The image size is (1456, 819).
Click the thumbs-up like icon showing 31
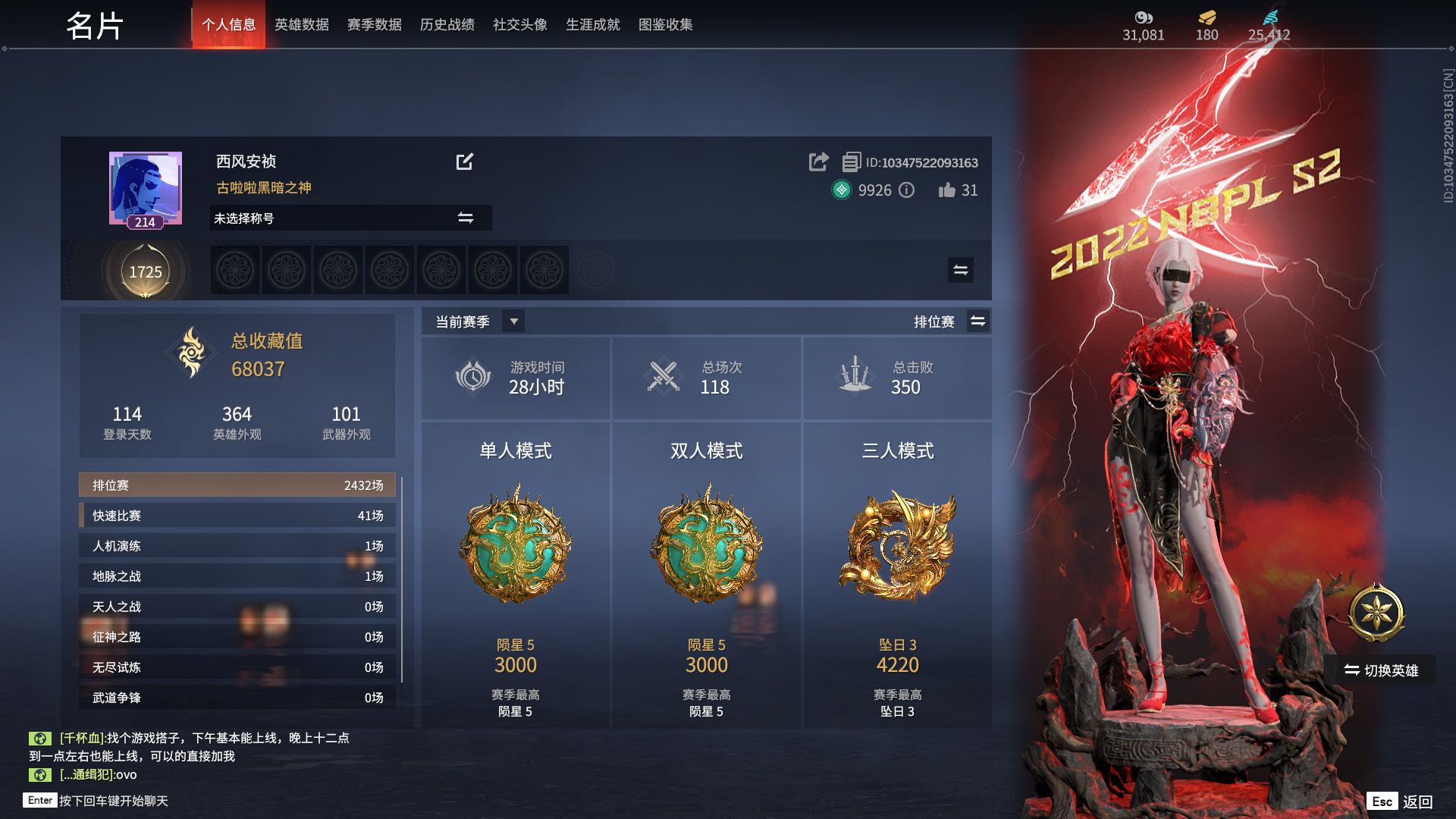948,191
